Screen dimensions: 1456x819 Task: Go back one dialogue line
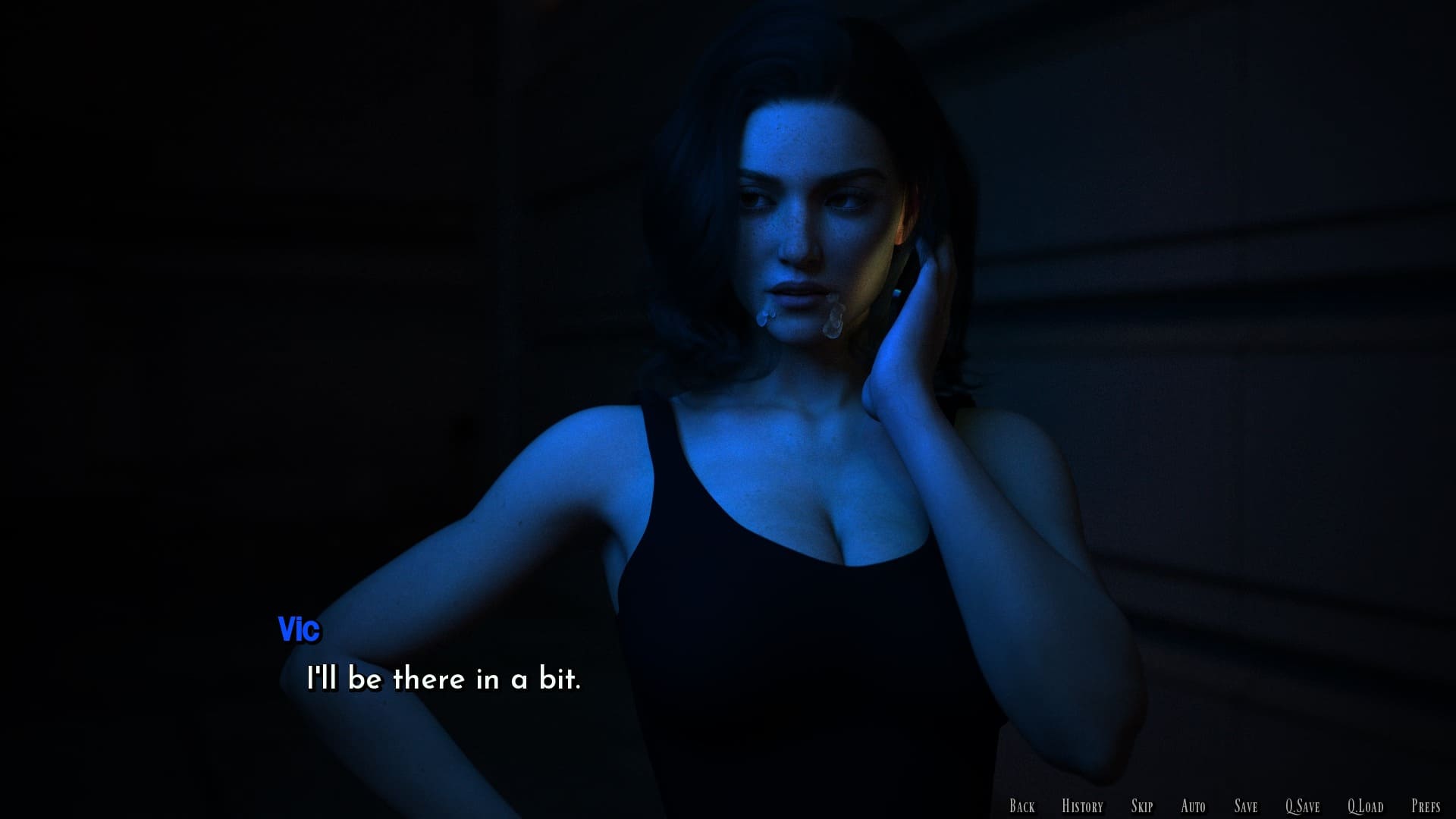click(1021, 806)
